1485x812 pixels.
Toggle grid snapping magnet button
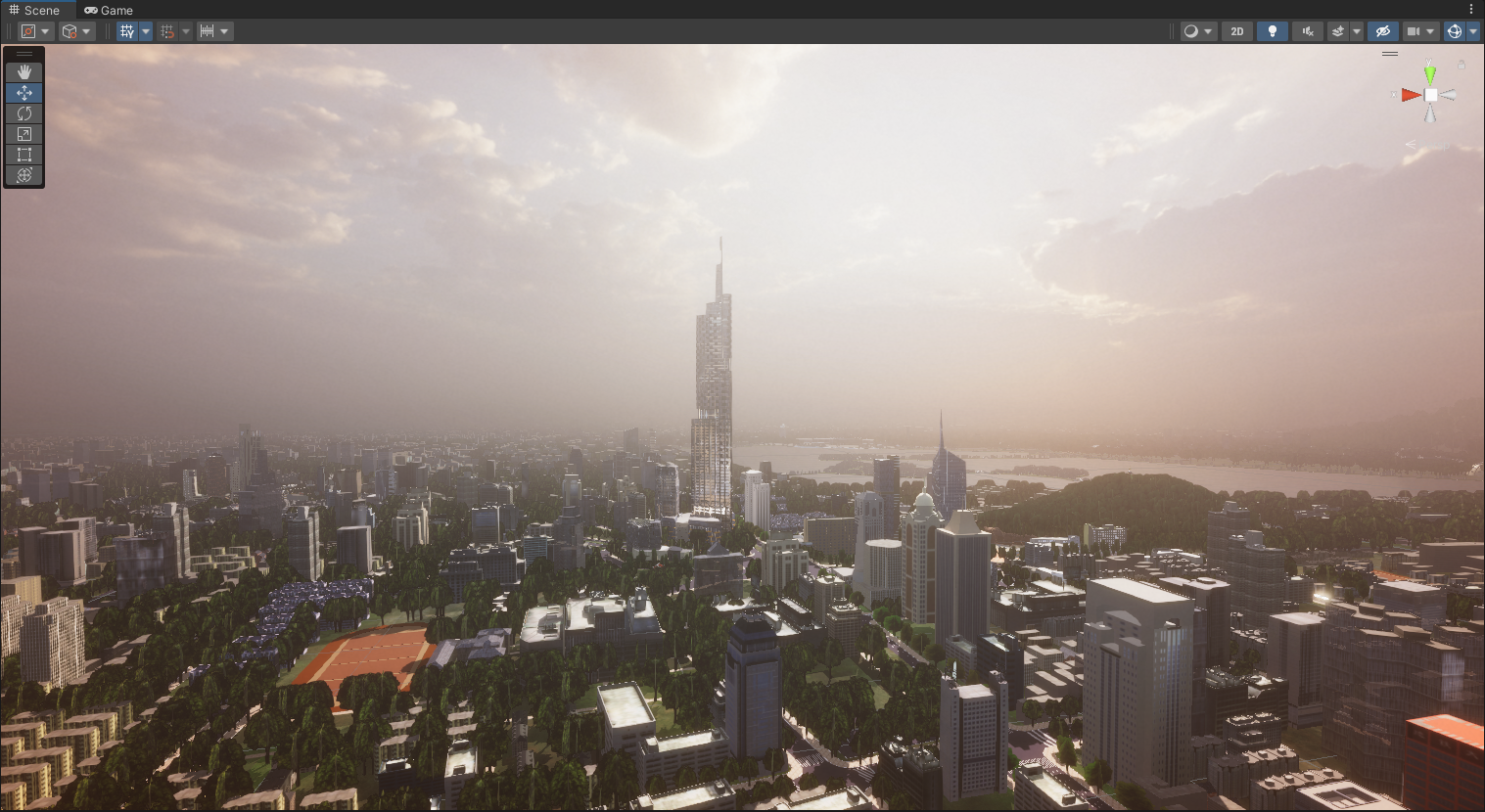pyautogui.click(x=167, y=31)
